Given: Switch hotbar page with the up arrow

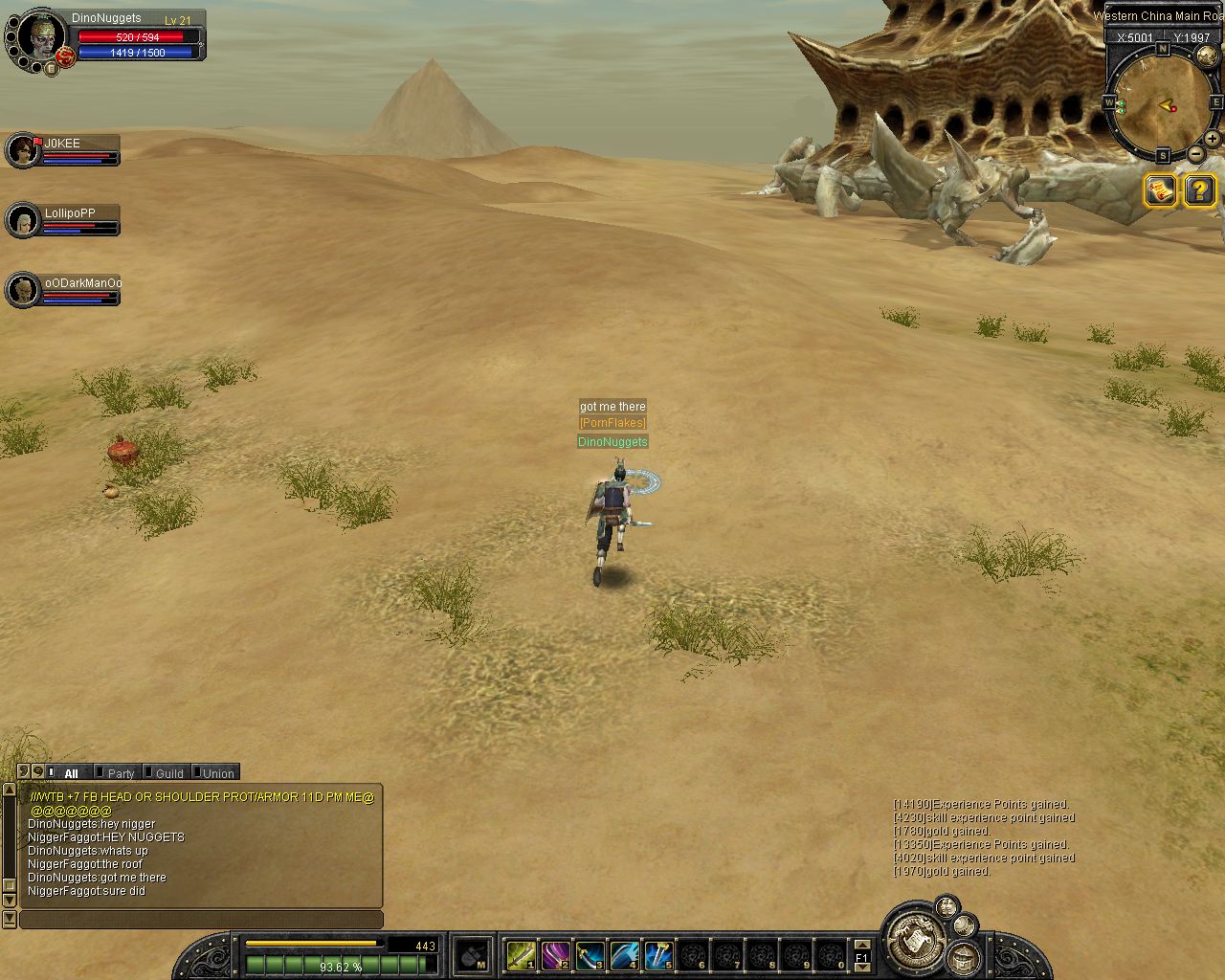Looking at the screenshot, I should tap(861, 946).
